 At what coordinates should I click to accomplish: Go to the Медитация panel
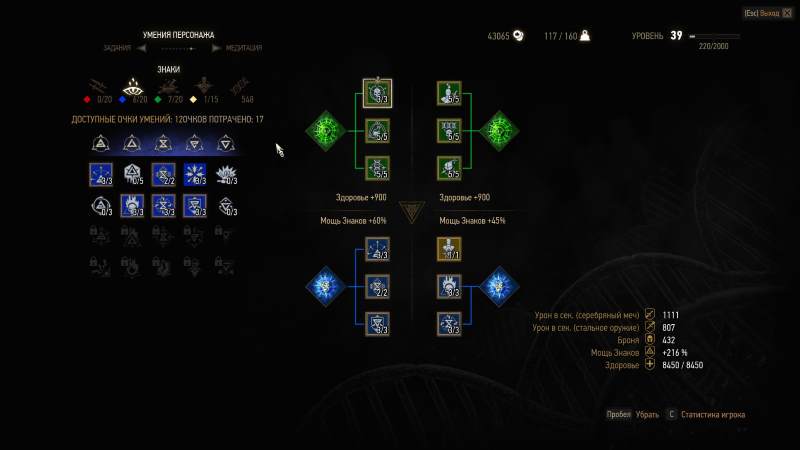click(243, 47)
